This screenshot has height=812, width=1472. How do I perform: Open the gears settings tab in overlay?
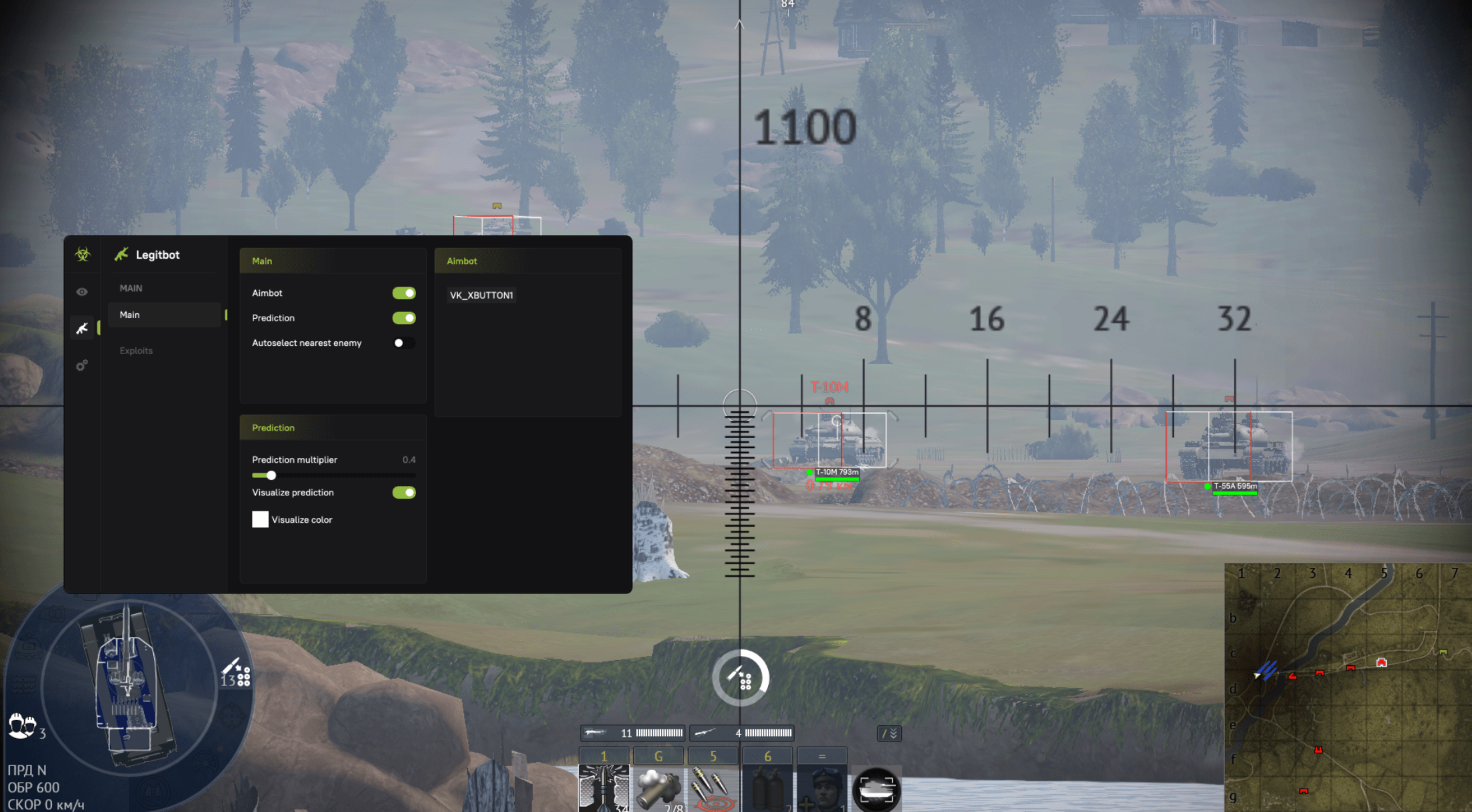point(82,365)
